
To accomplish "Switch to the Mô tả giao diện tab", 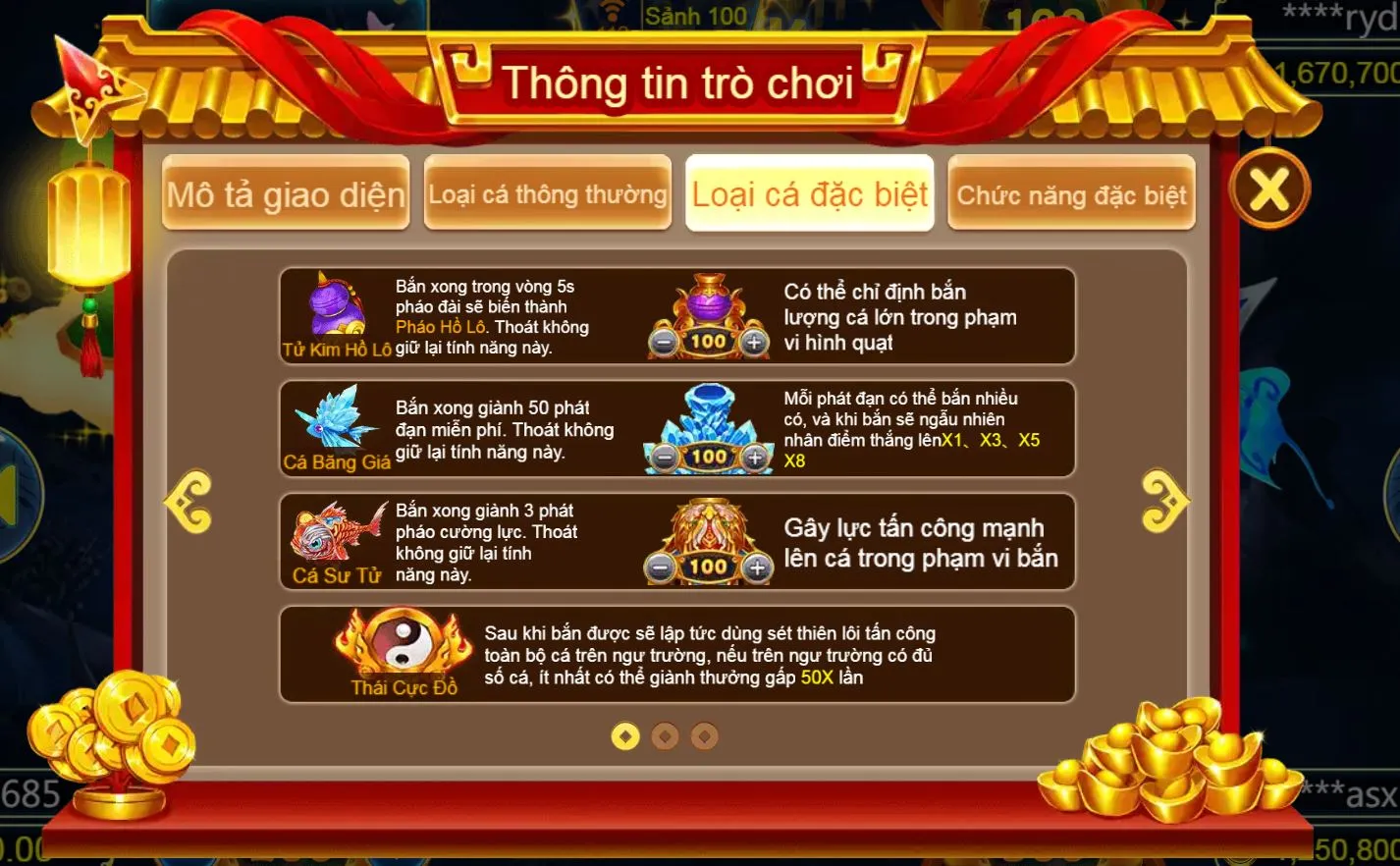I will [x=286, y=193].
